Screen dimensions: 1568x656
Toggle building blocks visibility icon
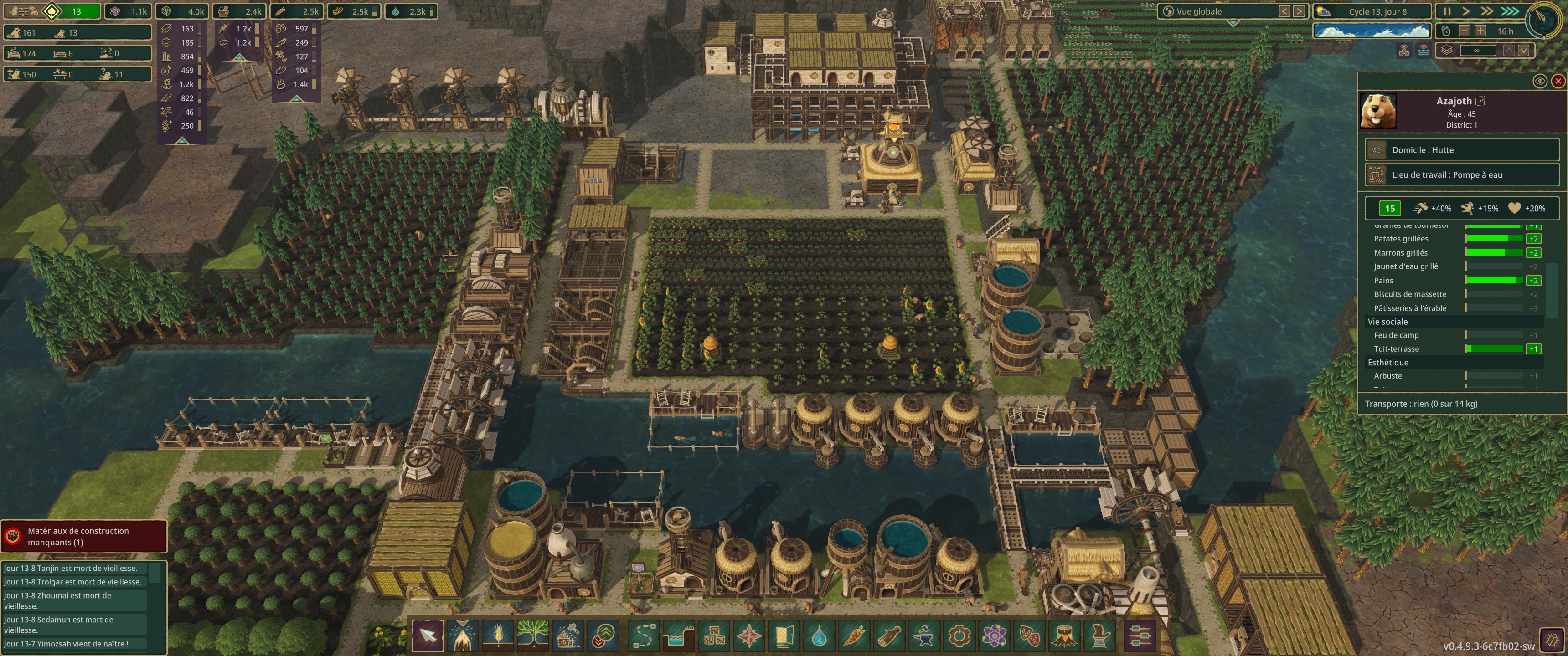pos(1404,51)
